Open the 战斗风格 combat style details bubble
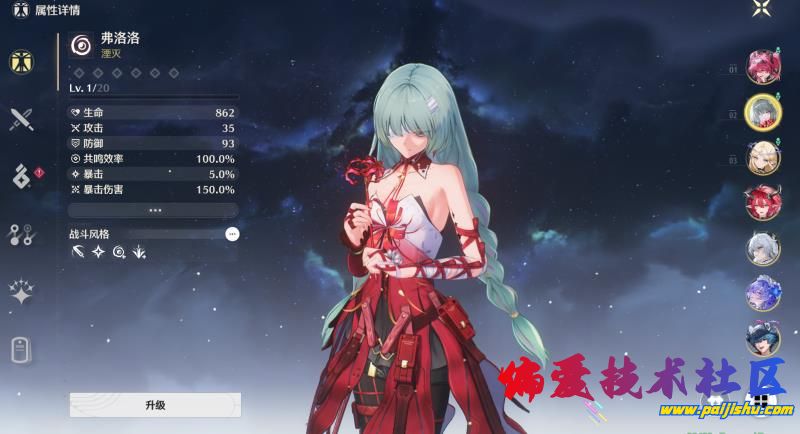Image resolution: width=800 pixels, height=434 pixels. click(232, 233)
